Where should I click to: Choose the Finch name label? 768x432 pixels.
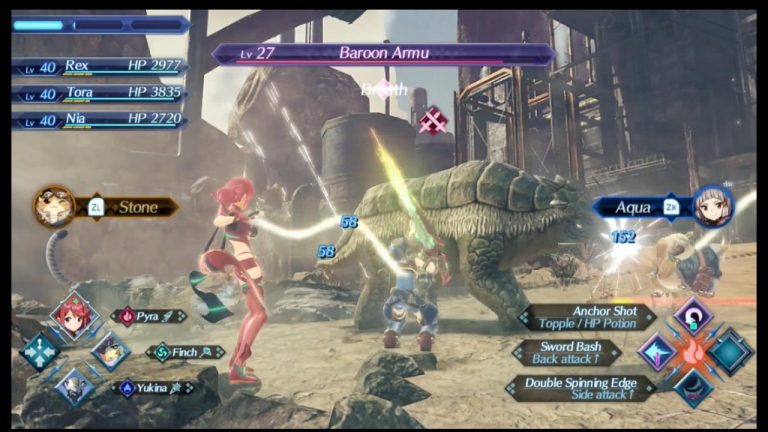click(x=185, y=352)
